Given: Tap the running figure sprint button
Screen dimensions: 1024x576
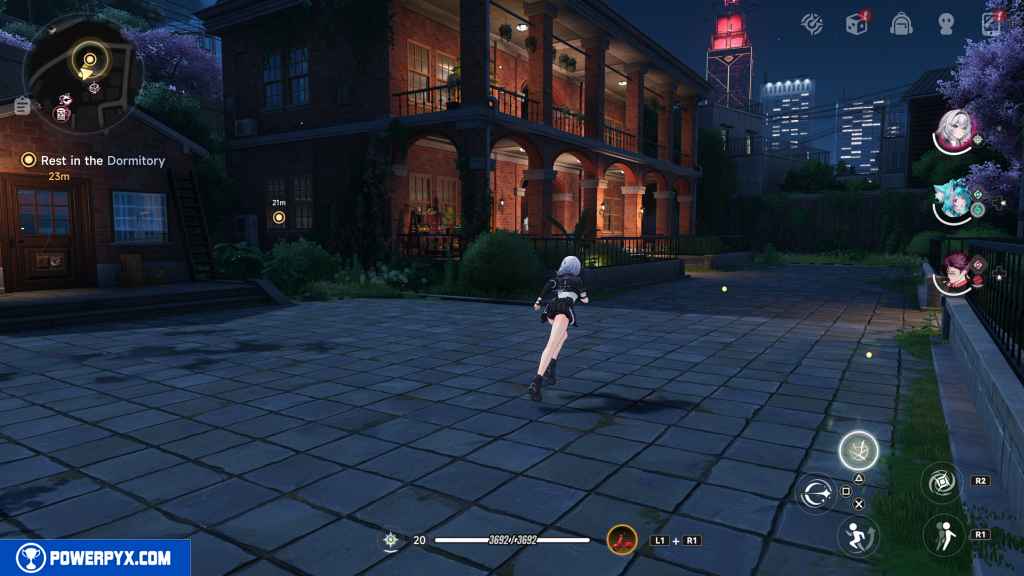Looking at the screenshot, I should pos(858,534).
